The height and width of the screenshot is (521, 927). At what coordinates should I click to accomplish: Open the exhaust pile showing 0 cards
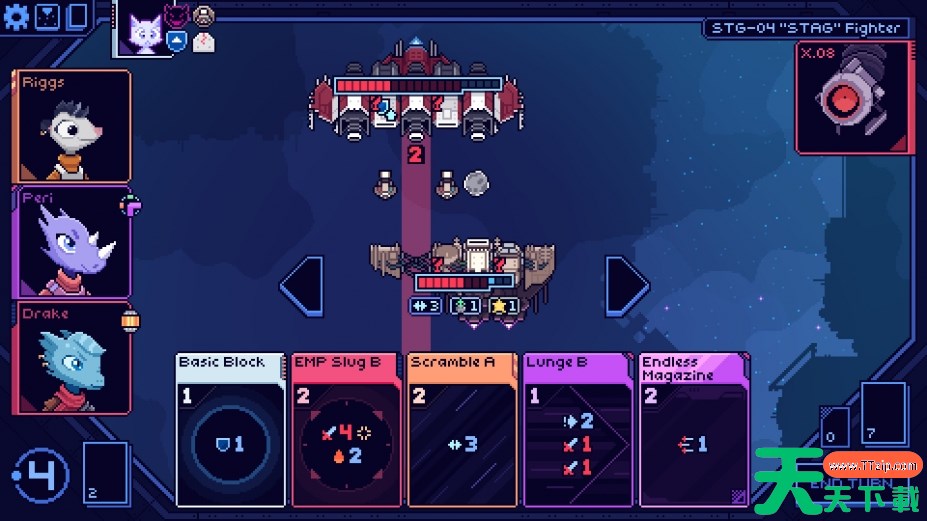click(x=836, y=425)
